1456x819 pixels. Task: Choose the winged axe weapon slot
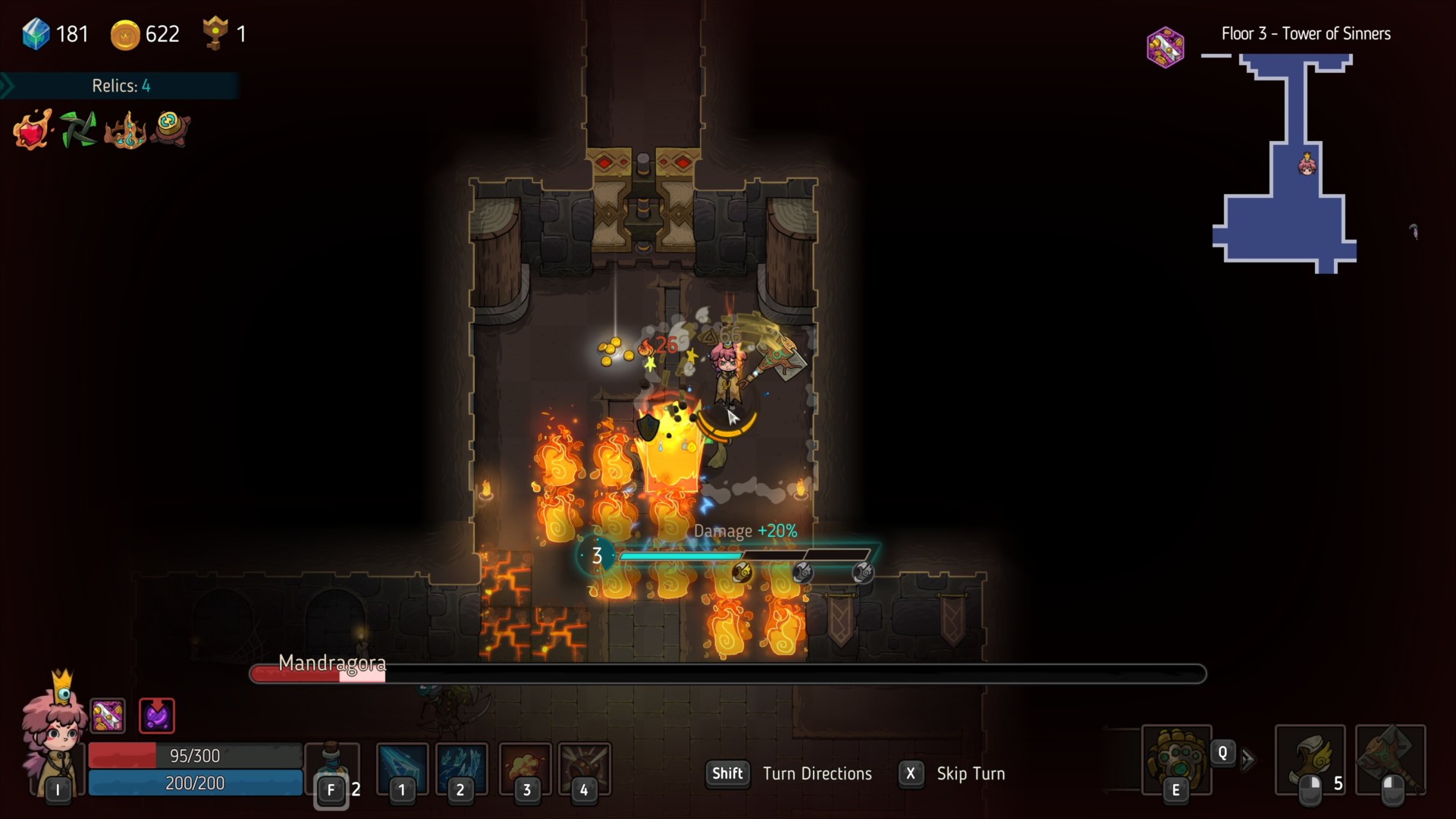tap(1310, 760)
